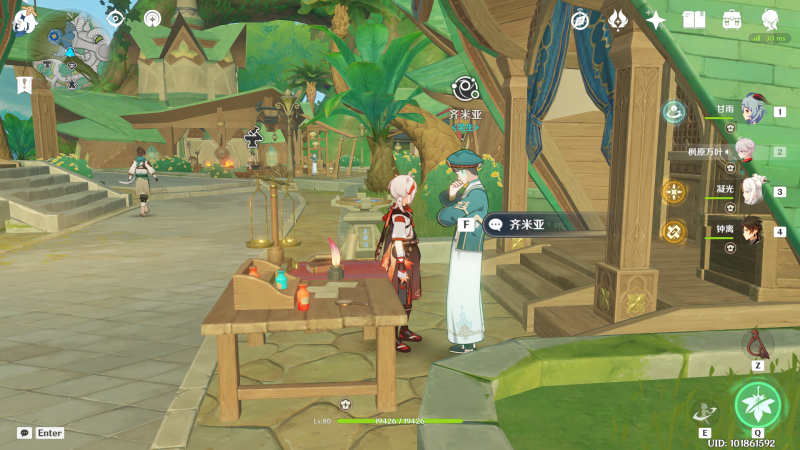Switch to party member 钟离

pyautogui.click(x=751, y=231)
